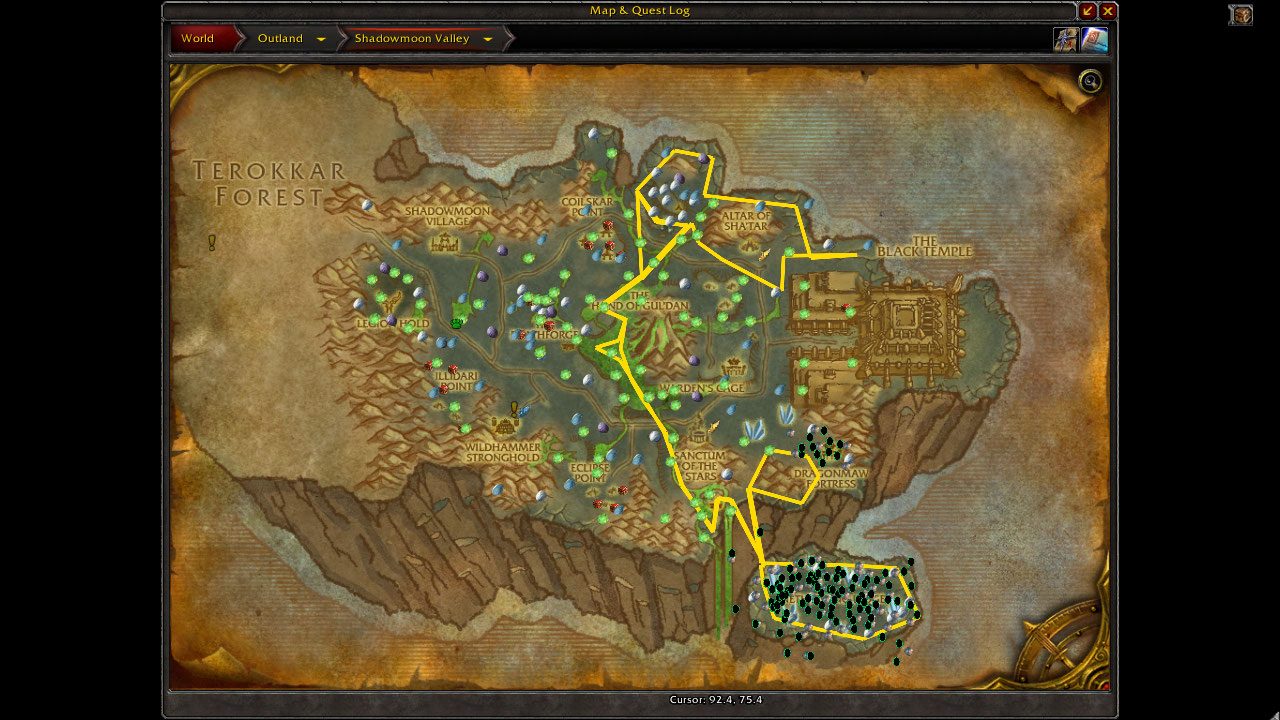Screen dimensions: 1280x720
Task: Open the Shadowmoon Valley zone dropdown
Action: pos(488,39)
